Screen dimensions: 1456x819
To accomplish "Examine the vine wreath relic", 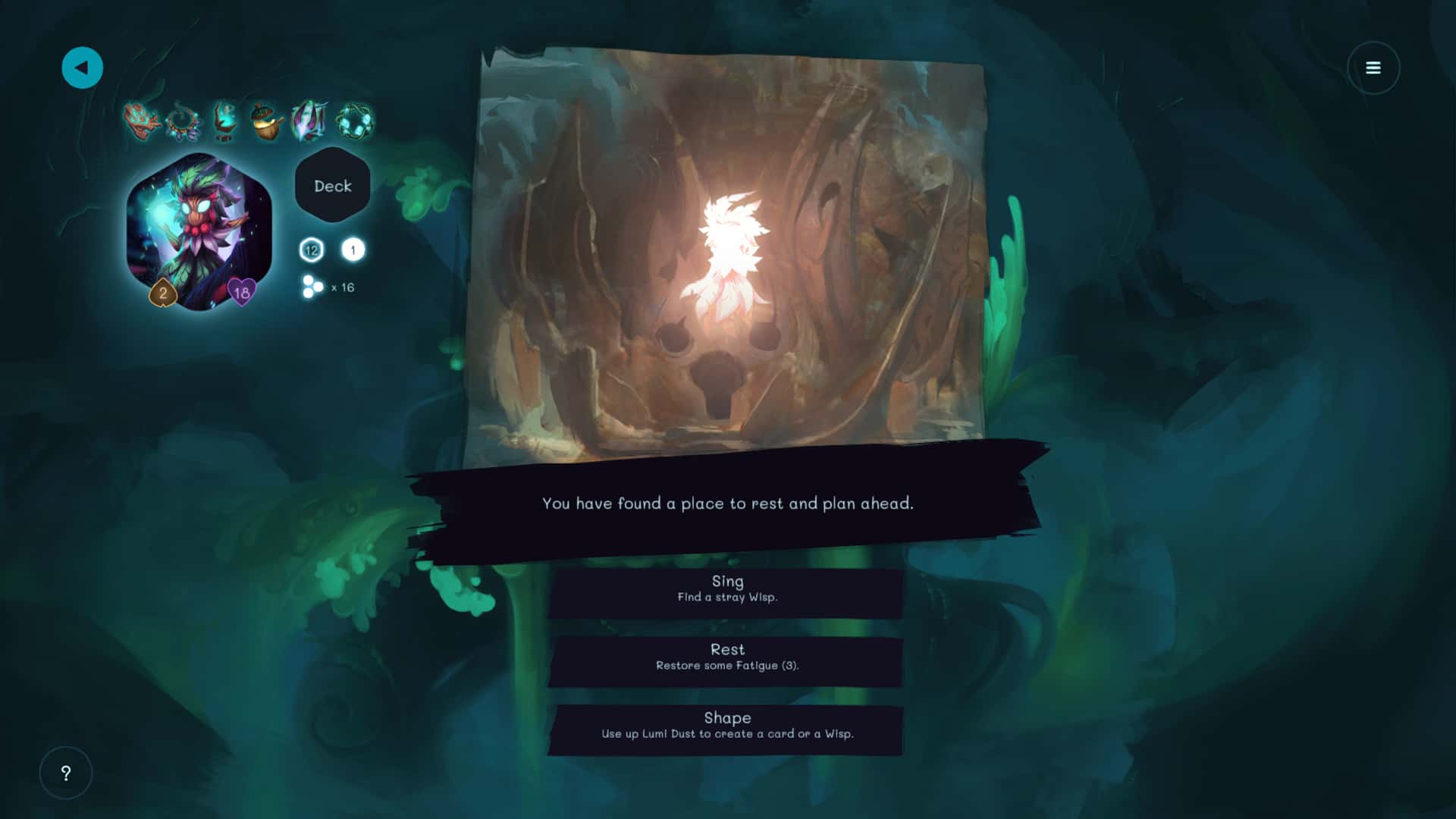I will 354,121.
